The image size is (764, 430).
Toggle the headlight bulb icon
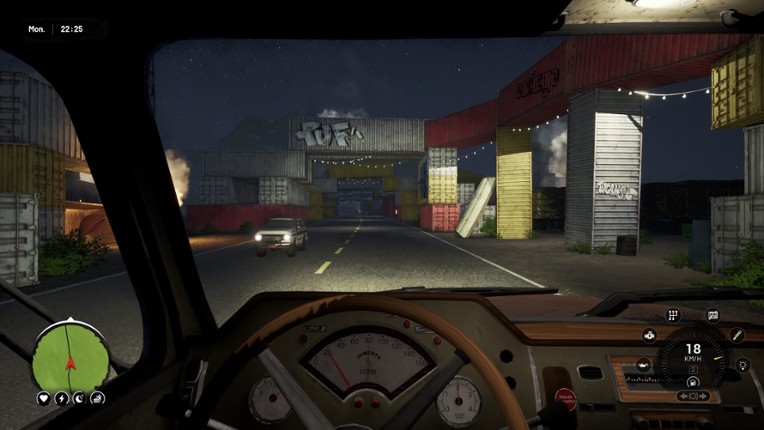tap(742, 365)
